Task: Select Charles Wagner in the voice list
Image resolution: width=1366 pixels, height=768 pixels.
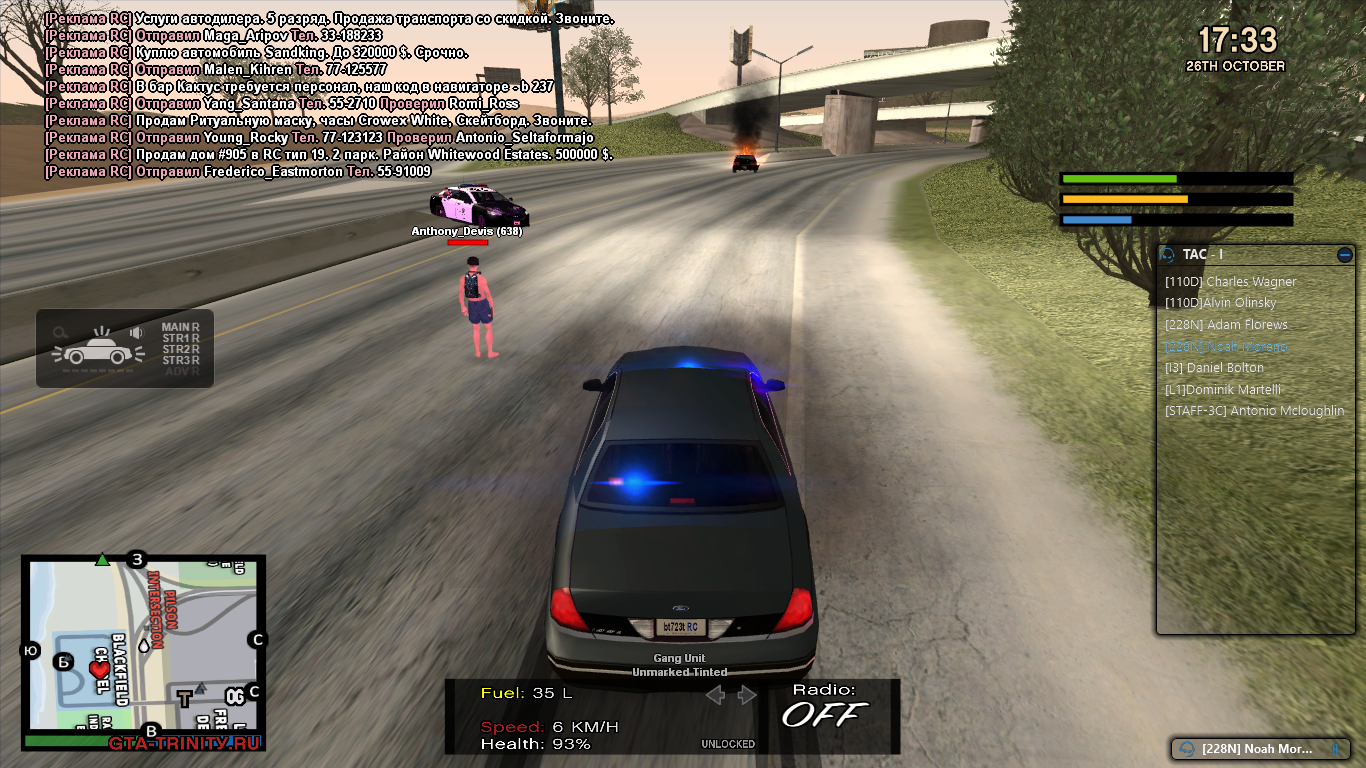Action: click(x=1230, y=282)
